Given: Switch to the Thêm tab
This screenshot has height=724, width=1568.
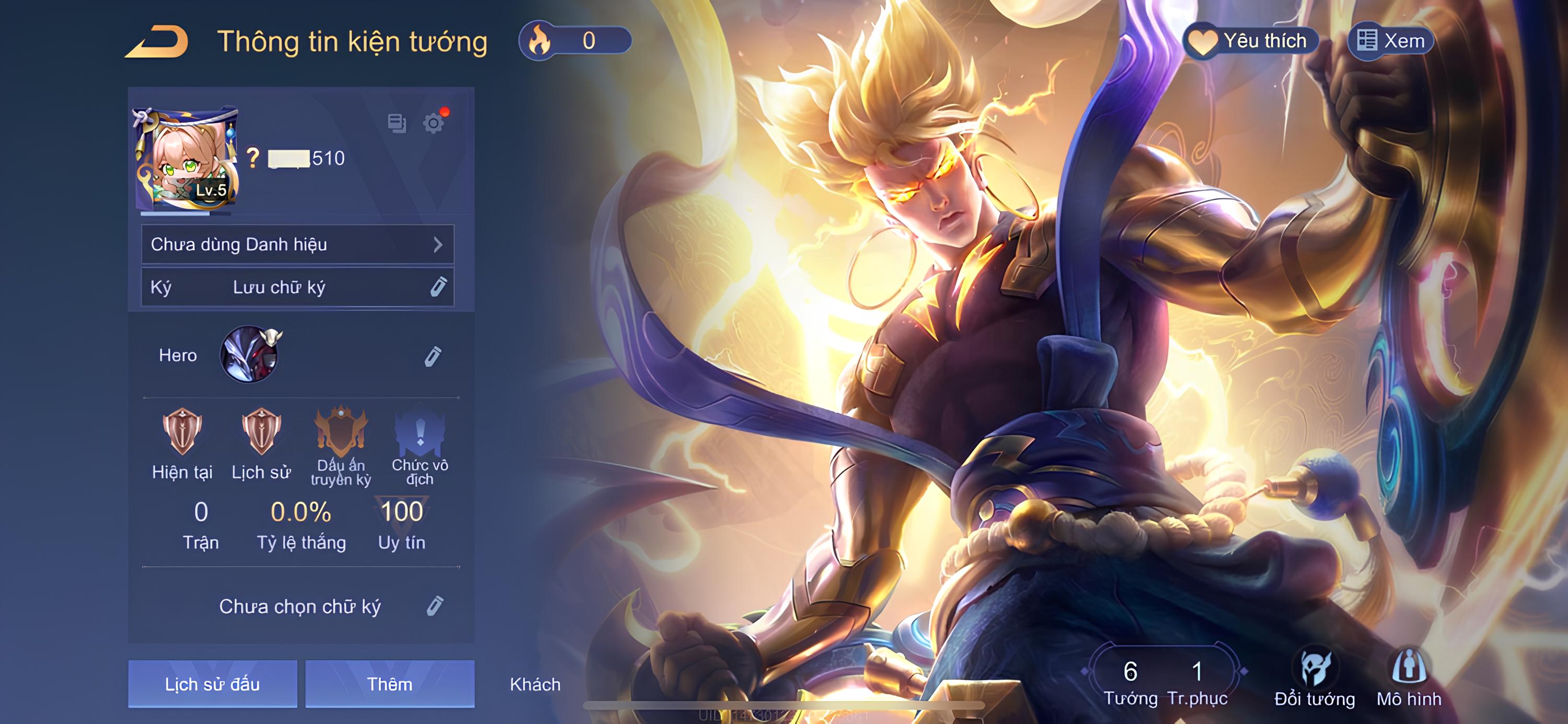Looking at the screenshot, I should (389, 684).
